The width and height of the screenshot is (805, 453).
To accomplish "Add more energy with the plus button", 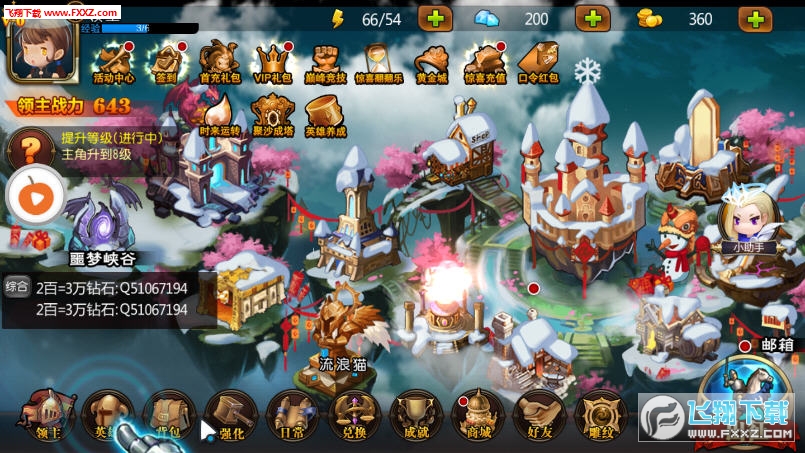I will [435, 19].
